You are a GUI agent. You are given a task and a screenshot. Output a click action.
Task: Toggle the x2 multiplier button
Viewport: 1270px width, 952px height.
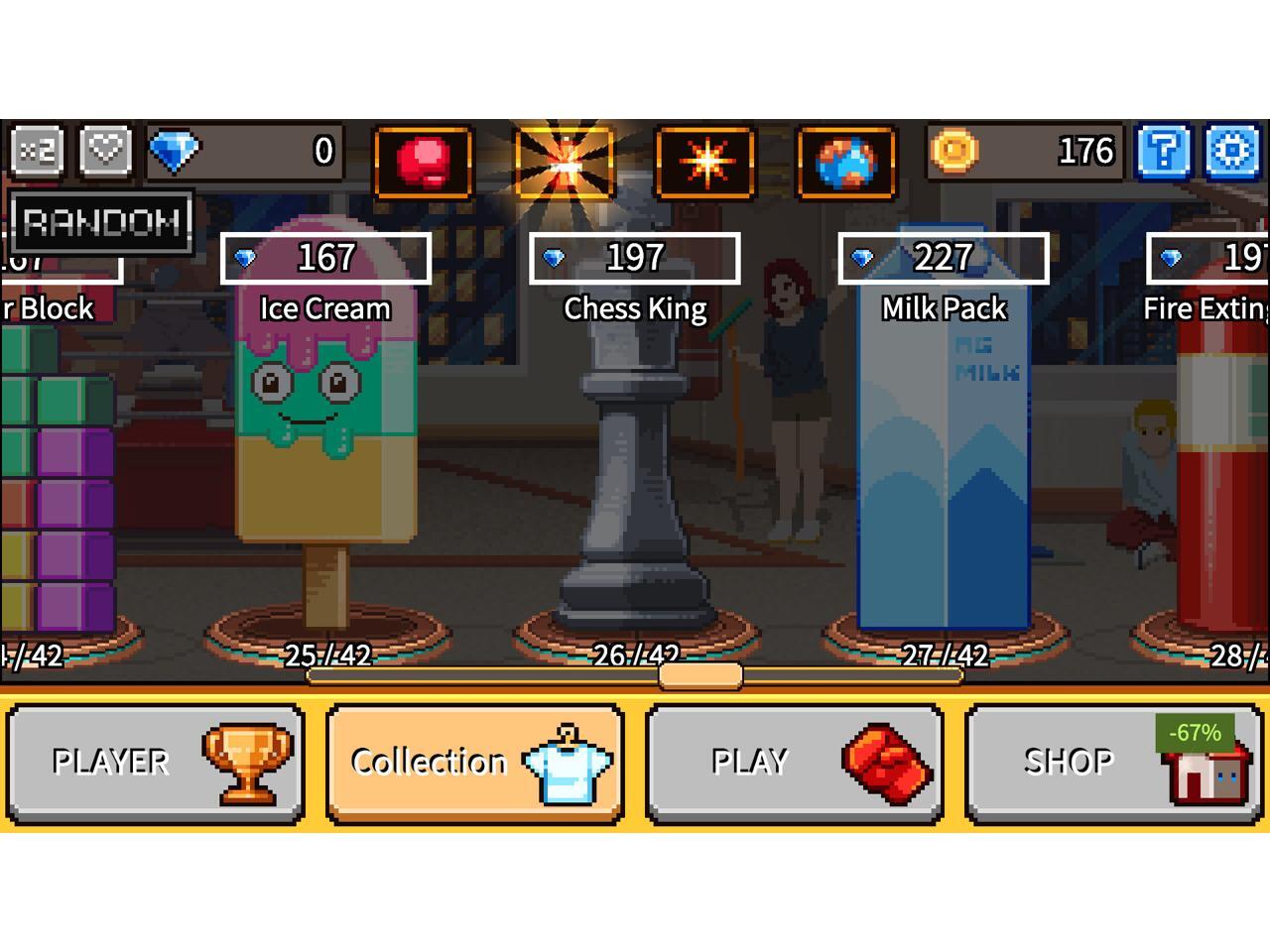pyautogui.click(x=38, y=152)
